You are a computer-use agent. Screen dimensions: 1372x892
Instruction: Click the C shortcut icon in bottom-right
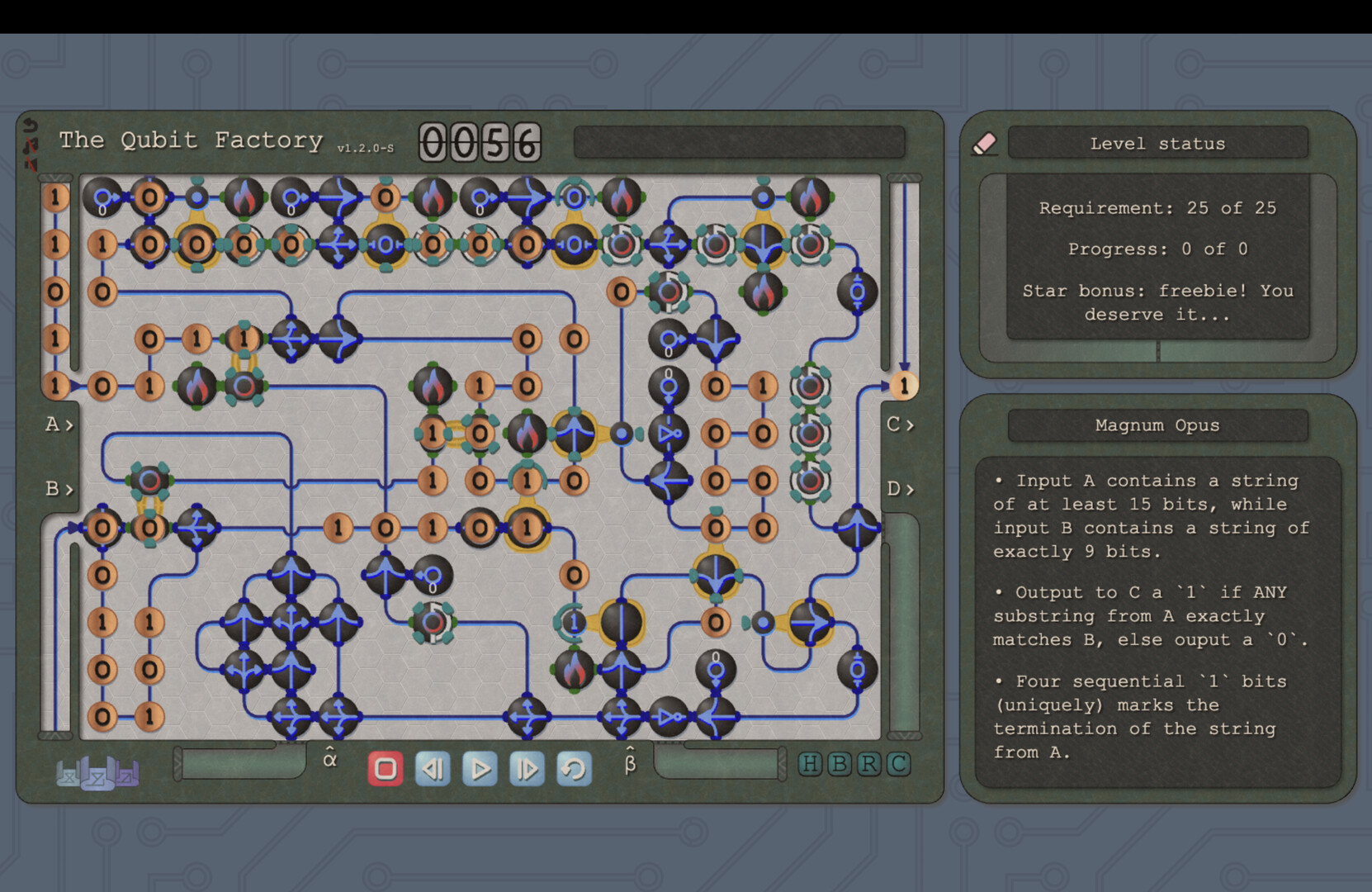pyautogui.click(x=898, y=765)
